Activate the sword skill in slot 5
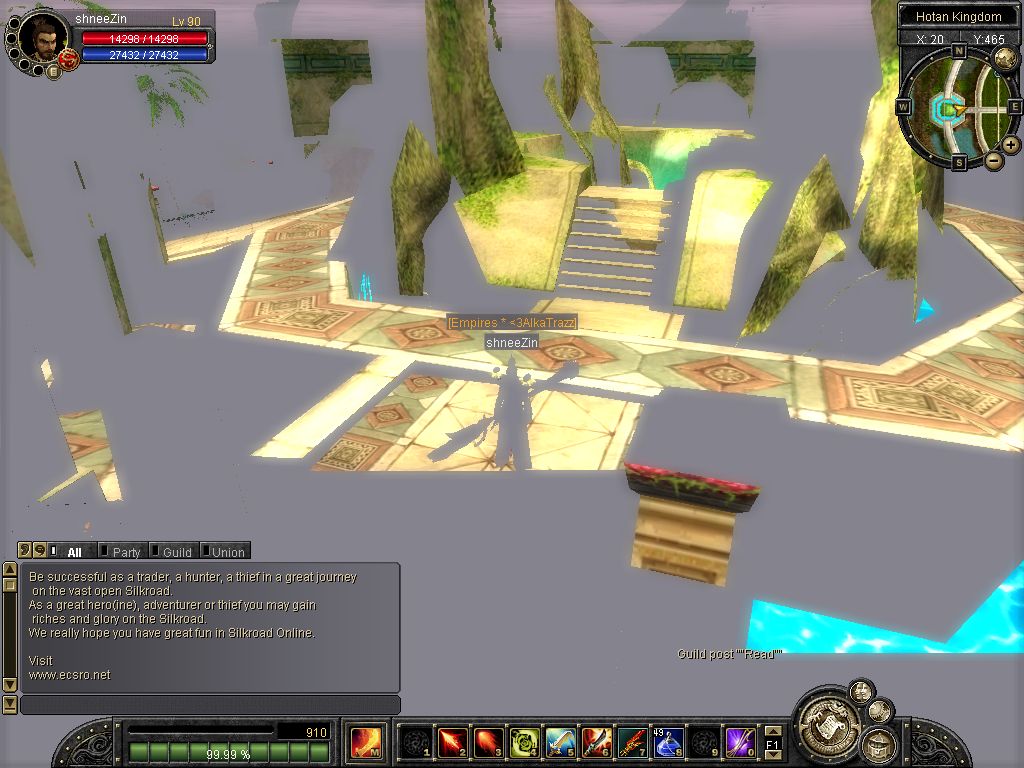This screenshot has width=1024, height=768. (x=560, y=742)
